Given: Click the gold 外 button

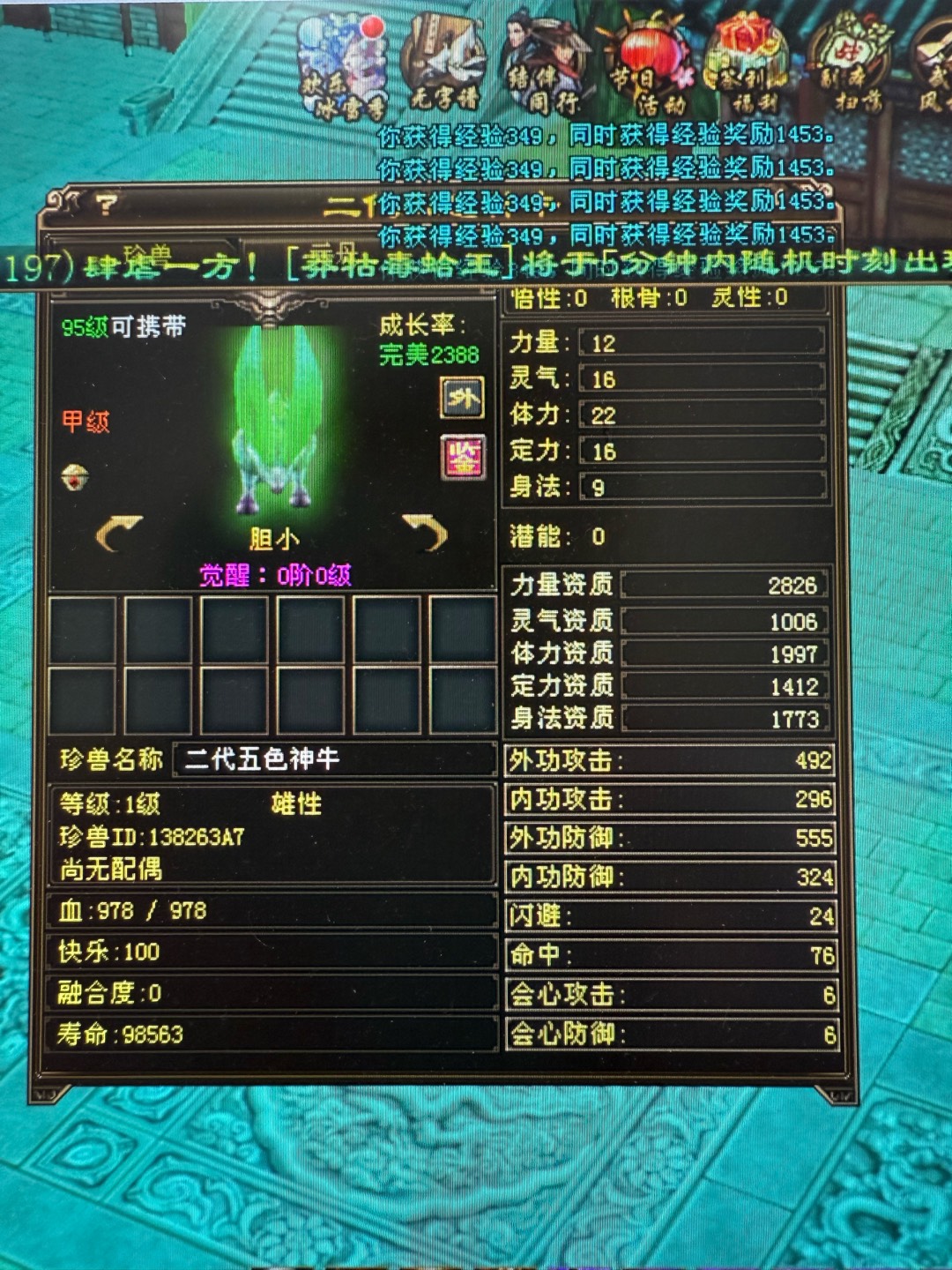Looking at the screenshot, I should [x=462, y=399].
